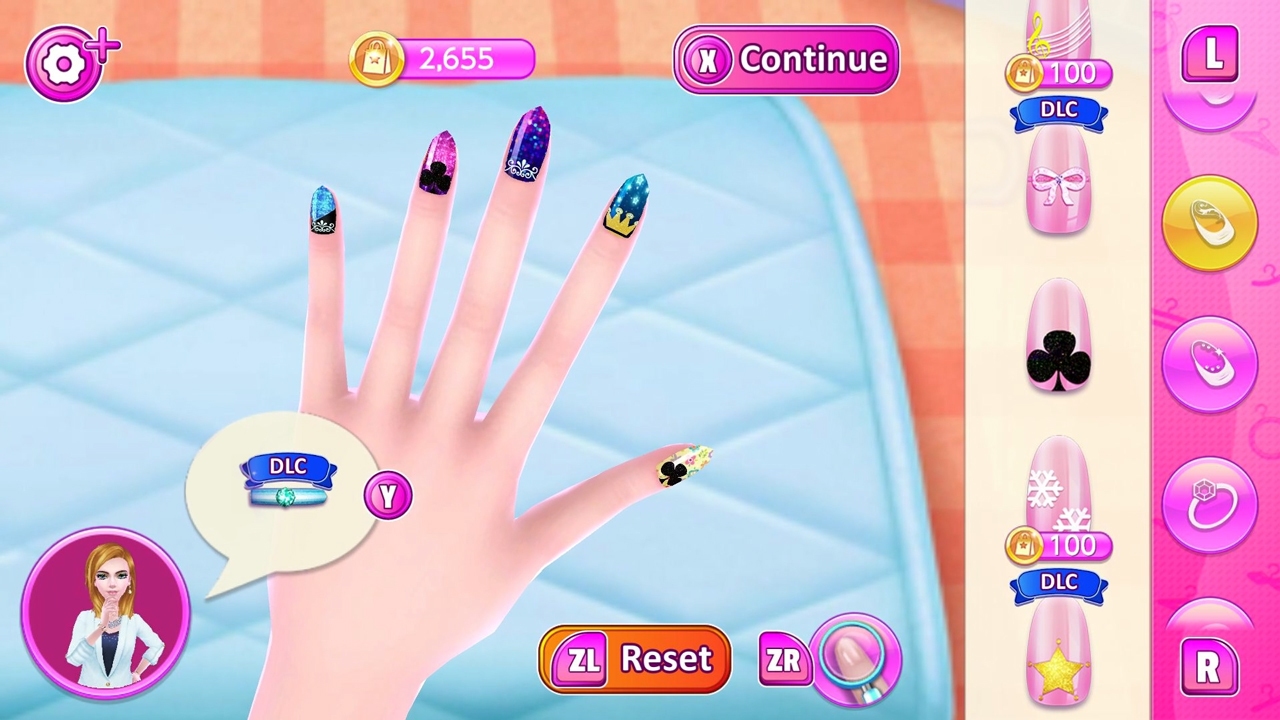Click the 2,655 coin balance display

[x=455, y=59]
